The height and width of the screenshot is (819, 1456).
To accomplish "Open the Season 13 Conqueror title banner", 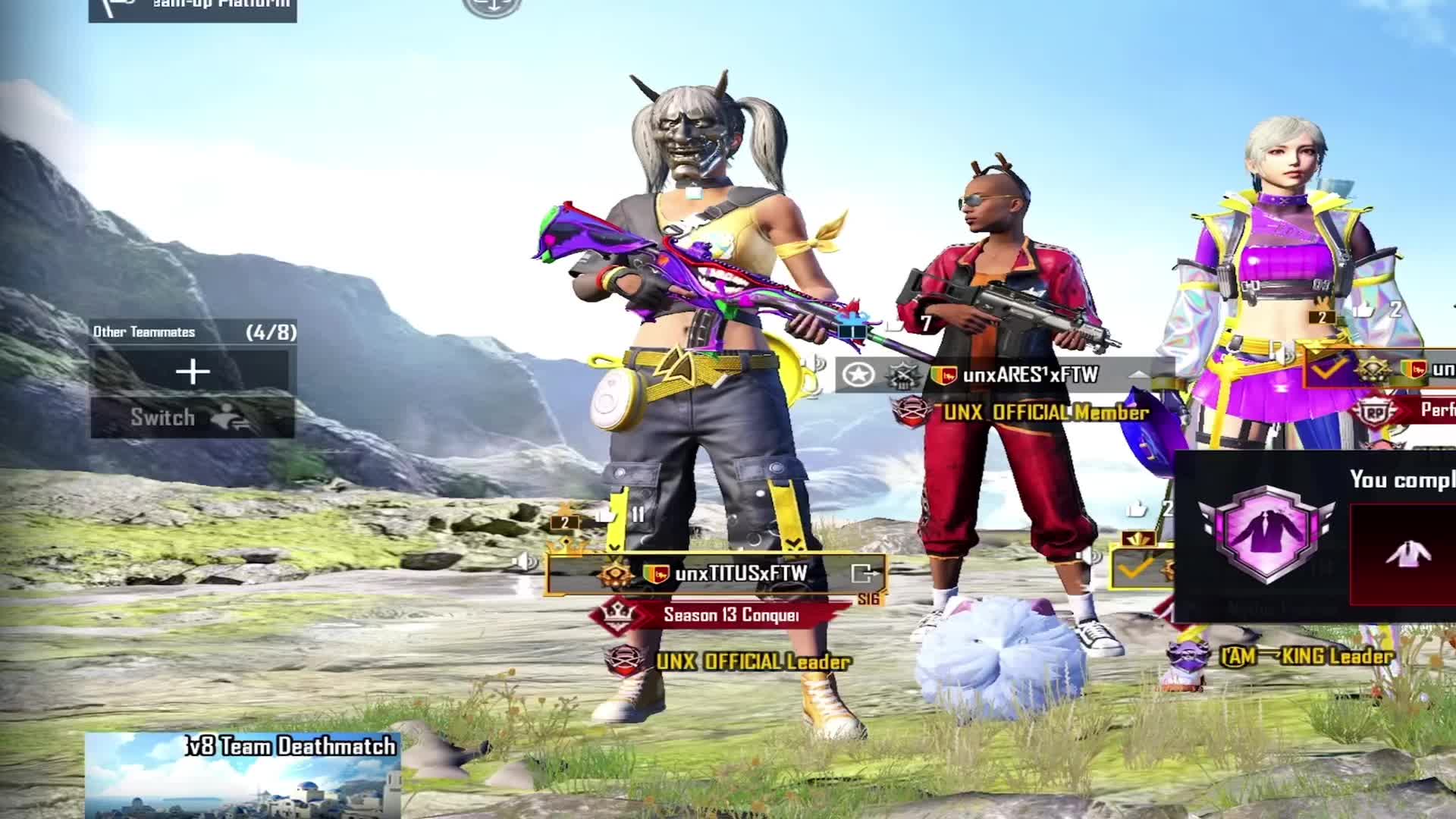I will click(x=730, y=615).
